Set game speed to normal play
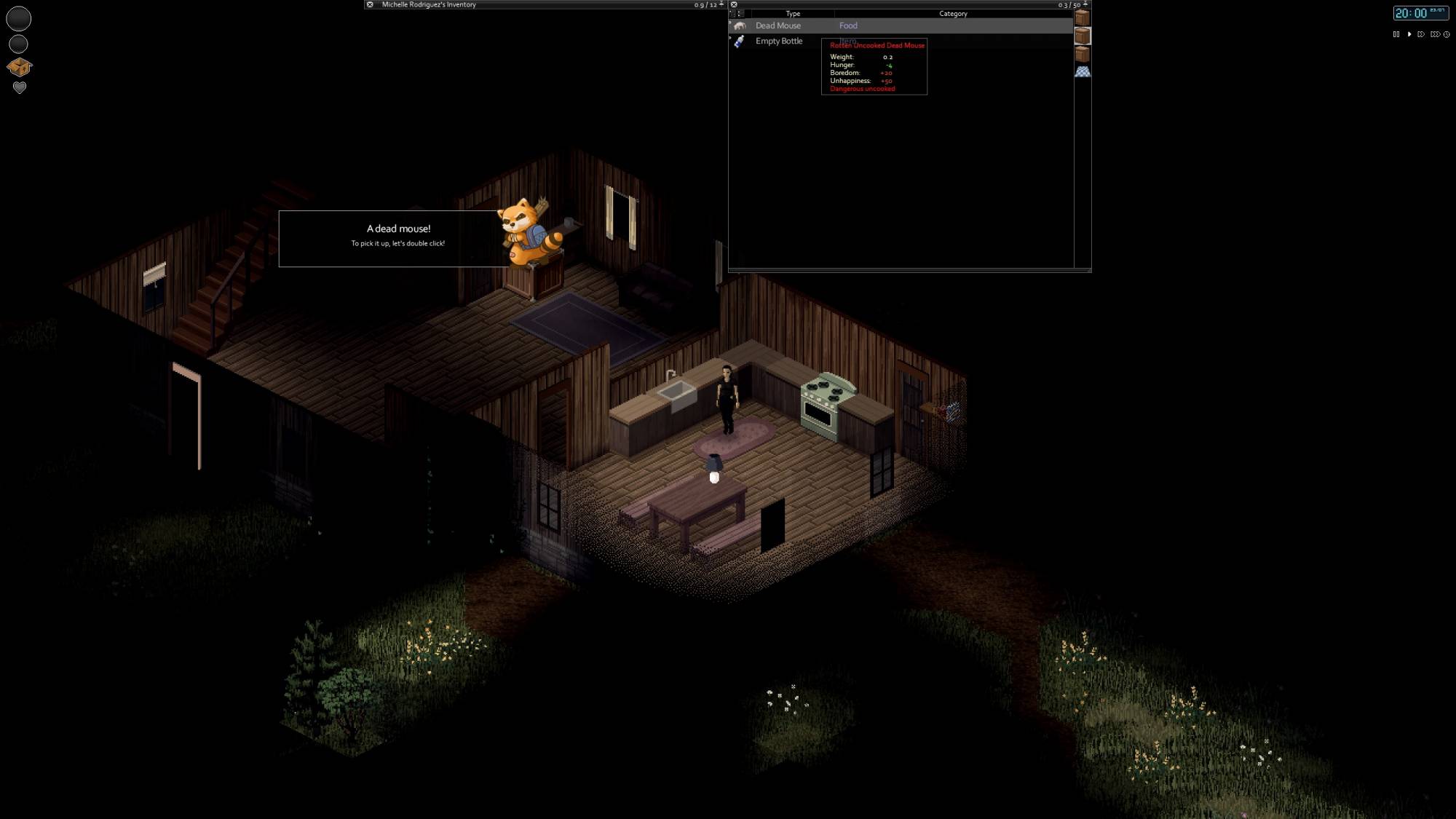This screenshot has height=819, width=1456. tap(1409, 34)
